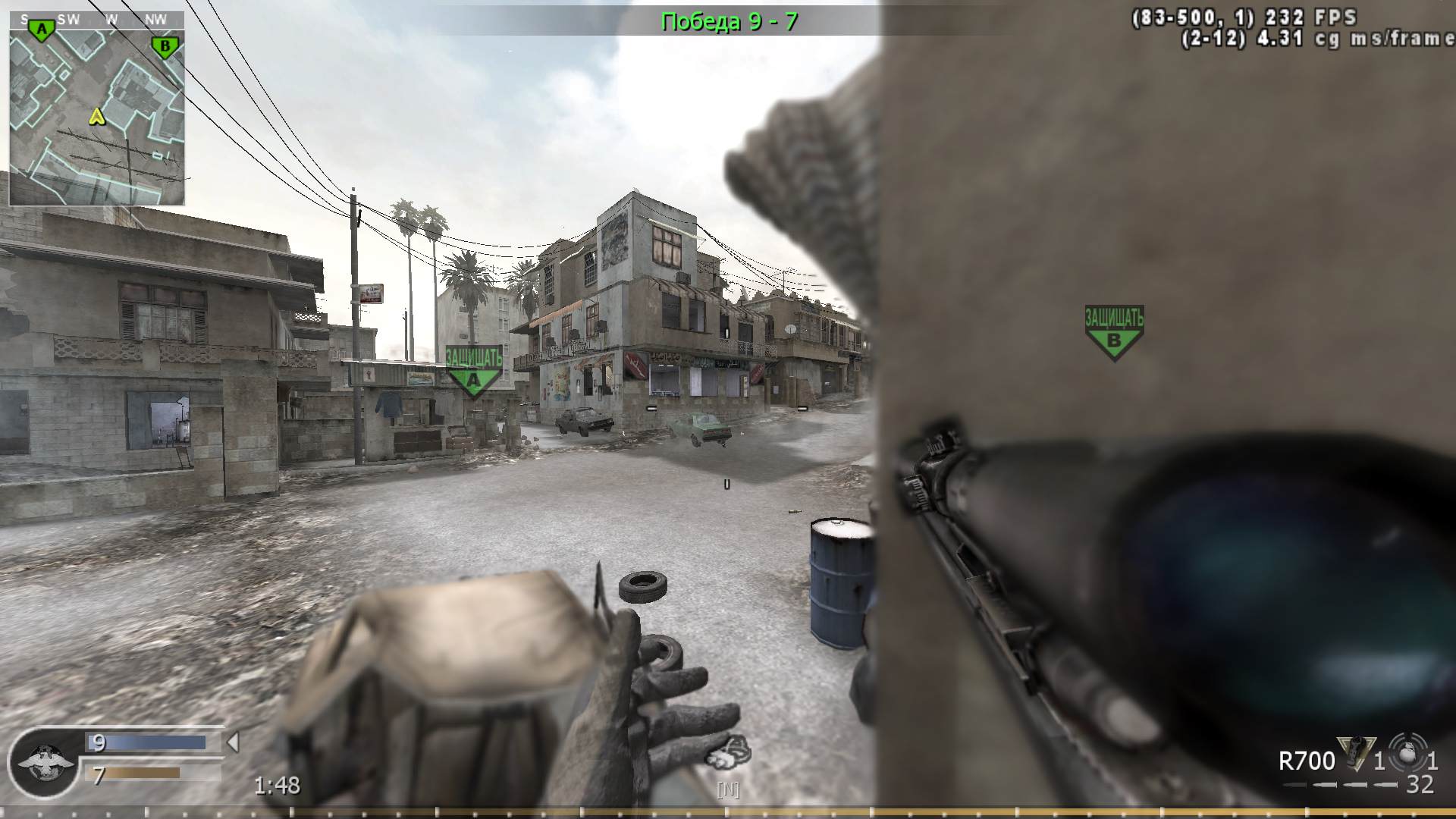This screenshot has height=819, width=1456.
Task: Click the Победа 9 - 7 score banner
Action: [730, 21]
